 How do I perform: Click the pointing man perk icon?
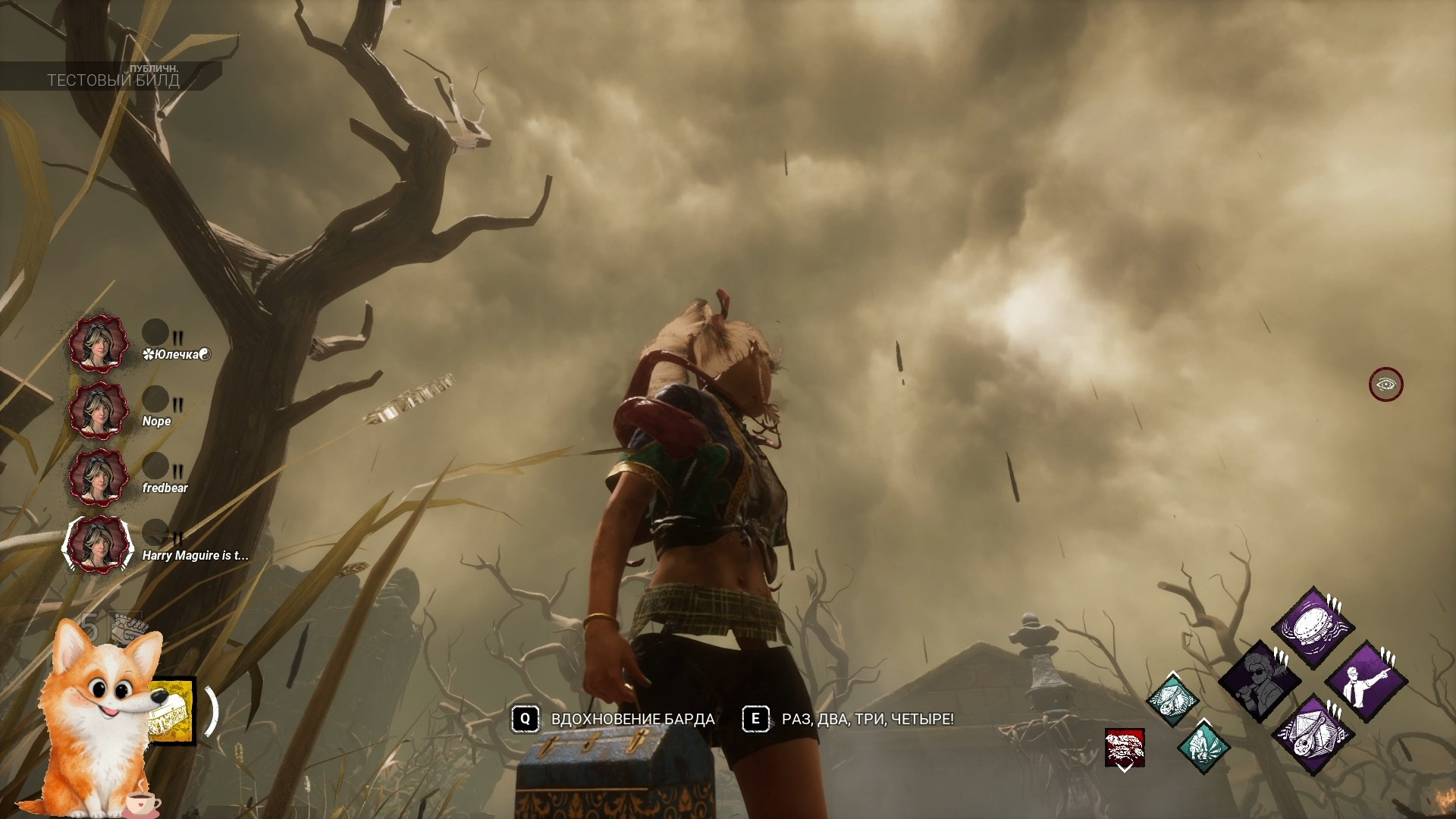(1366, 680)
